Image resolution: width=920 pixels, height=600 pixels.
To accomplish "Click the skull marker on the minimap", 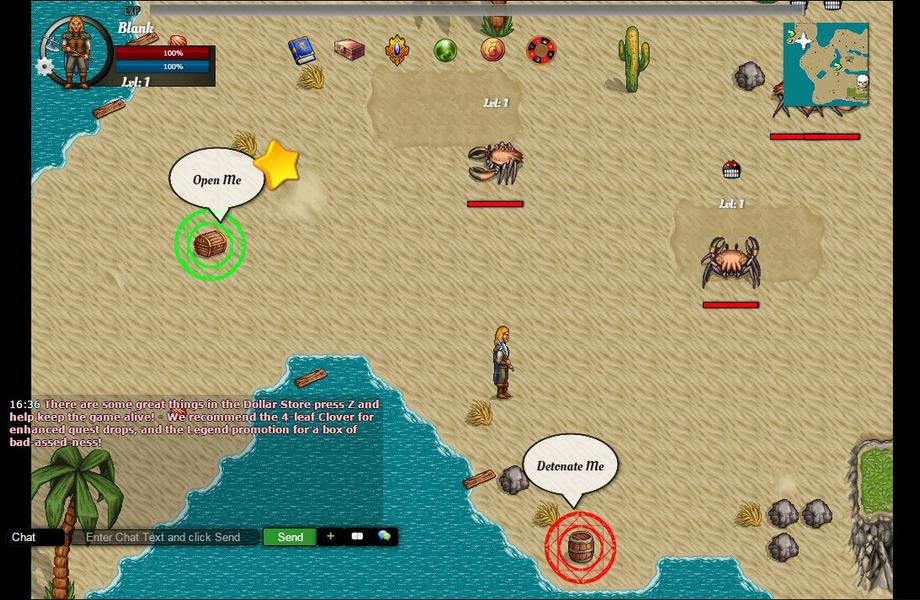I will 862,82.
